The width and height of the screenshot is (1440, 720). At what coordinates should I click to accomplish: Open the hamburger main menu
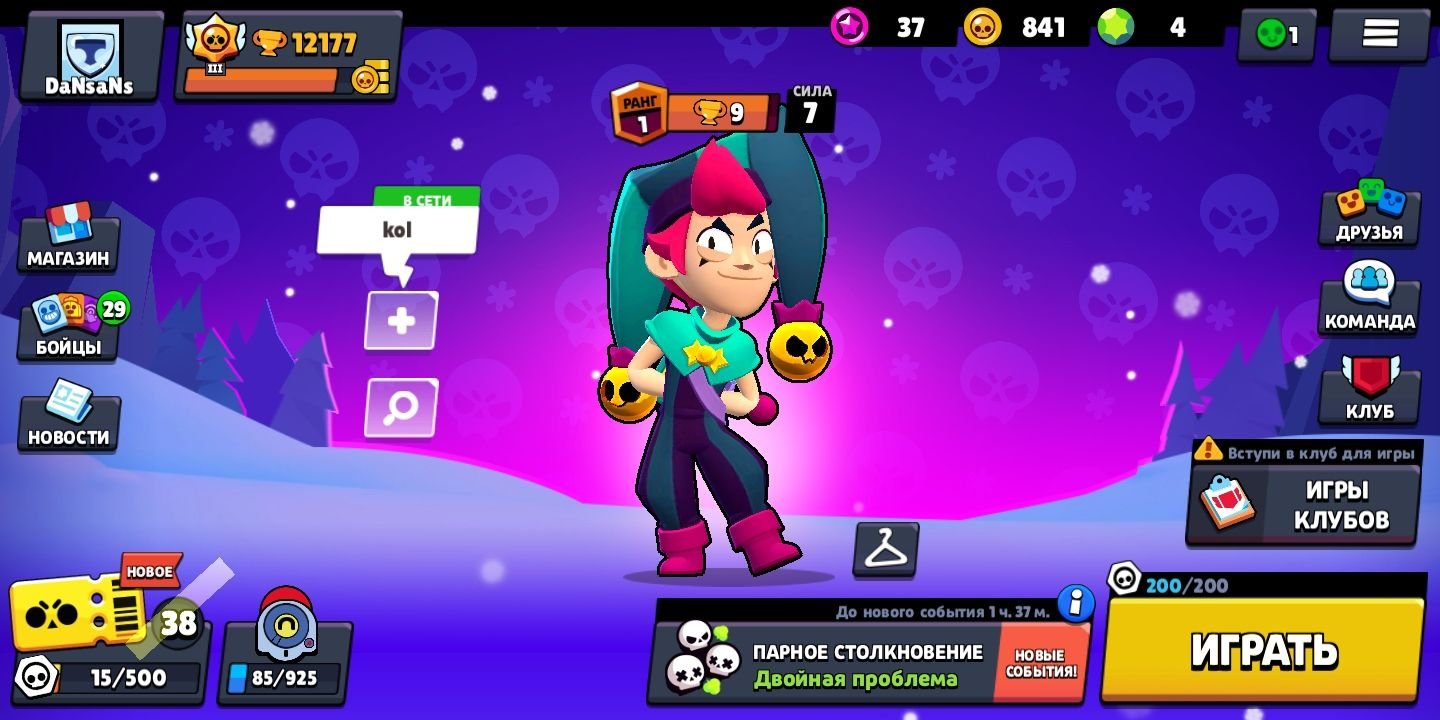point(1379,34)
